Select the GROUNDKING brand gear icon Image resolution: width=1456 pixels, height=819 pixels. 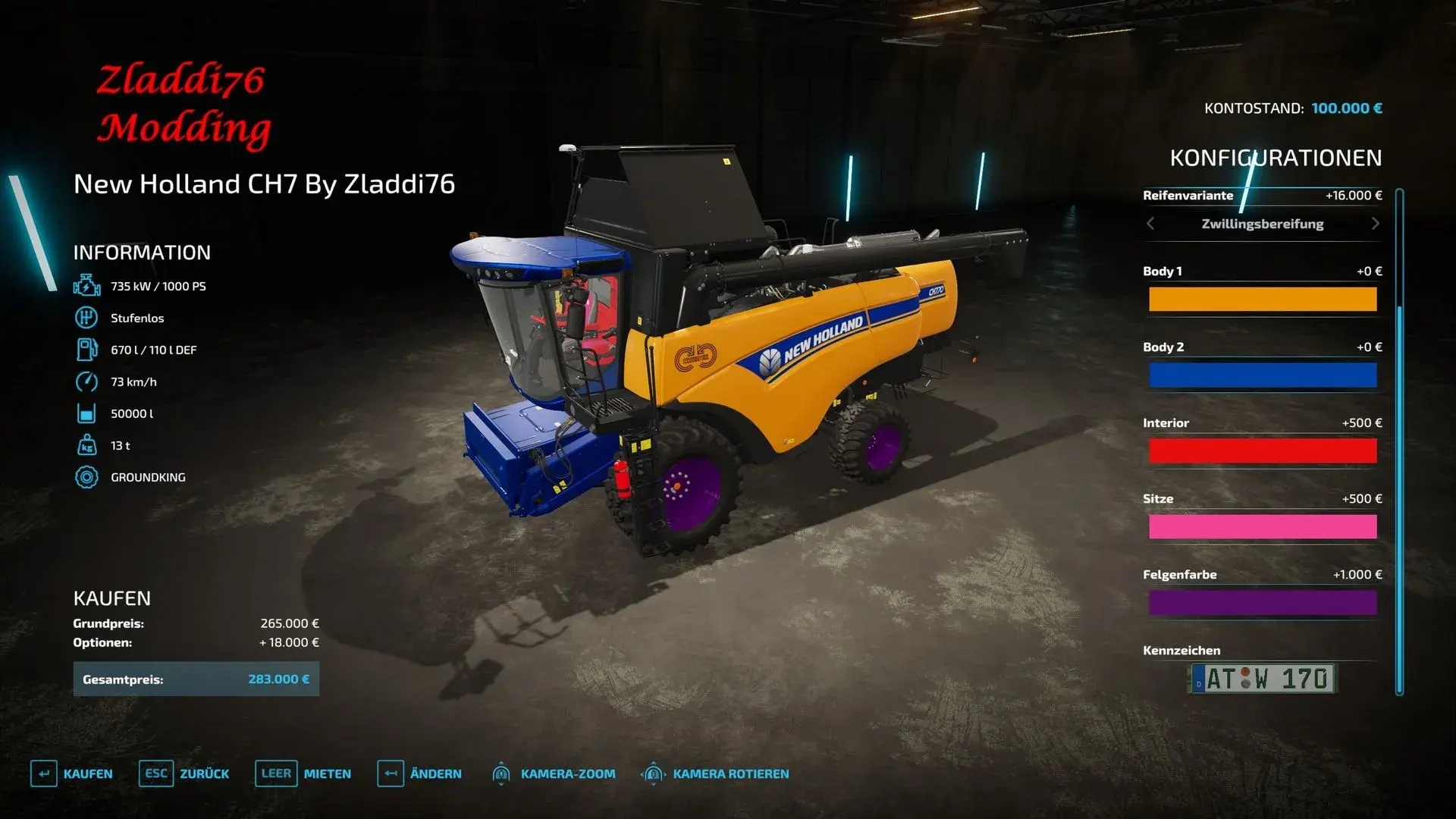click(x=87, y=477)
